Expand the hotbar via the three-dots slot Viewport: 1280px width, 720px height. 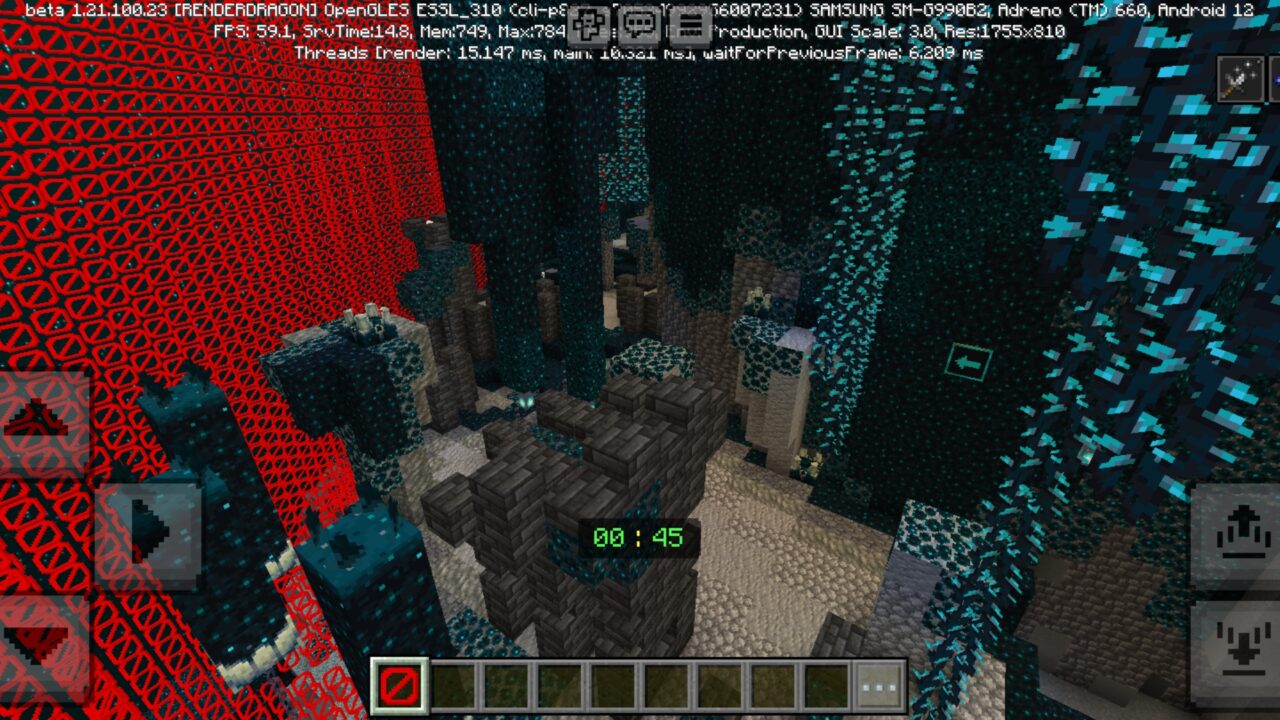[878, 685]
